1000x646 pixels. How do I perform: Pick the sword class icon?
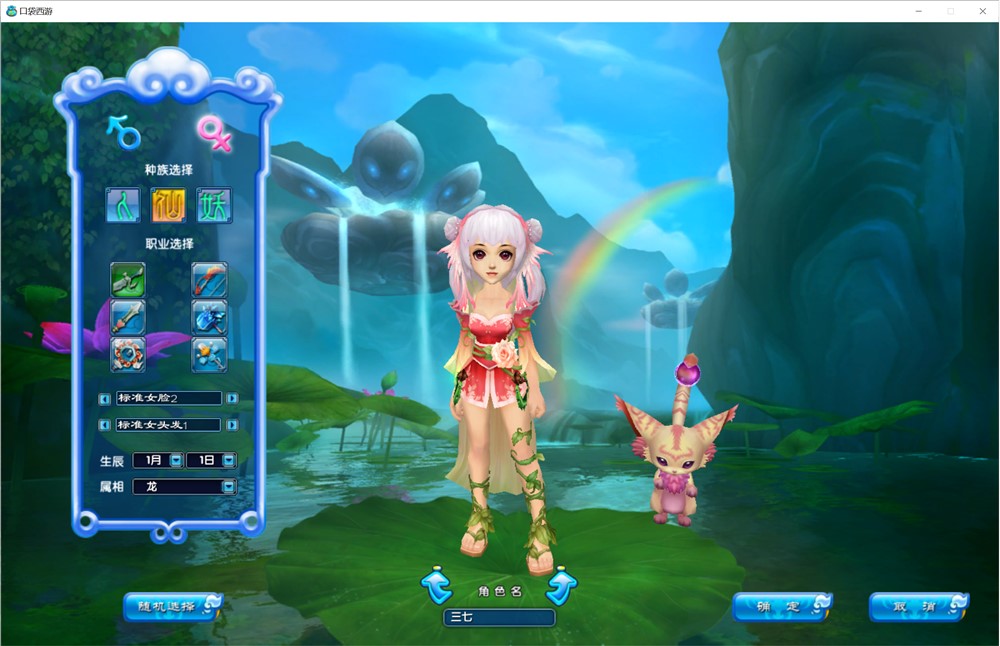point(128,317)
